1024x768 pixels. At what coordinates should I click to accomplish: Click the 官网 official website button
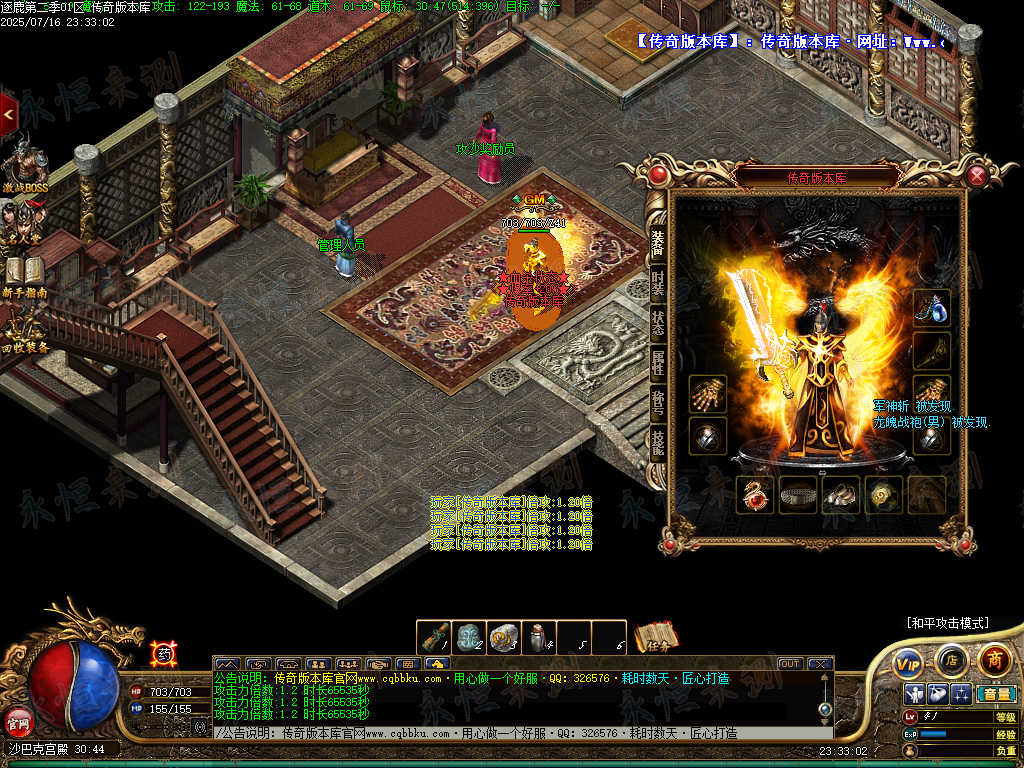(x=18, y=719)
